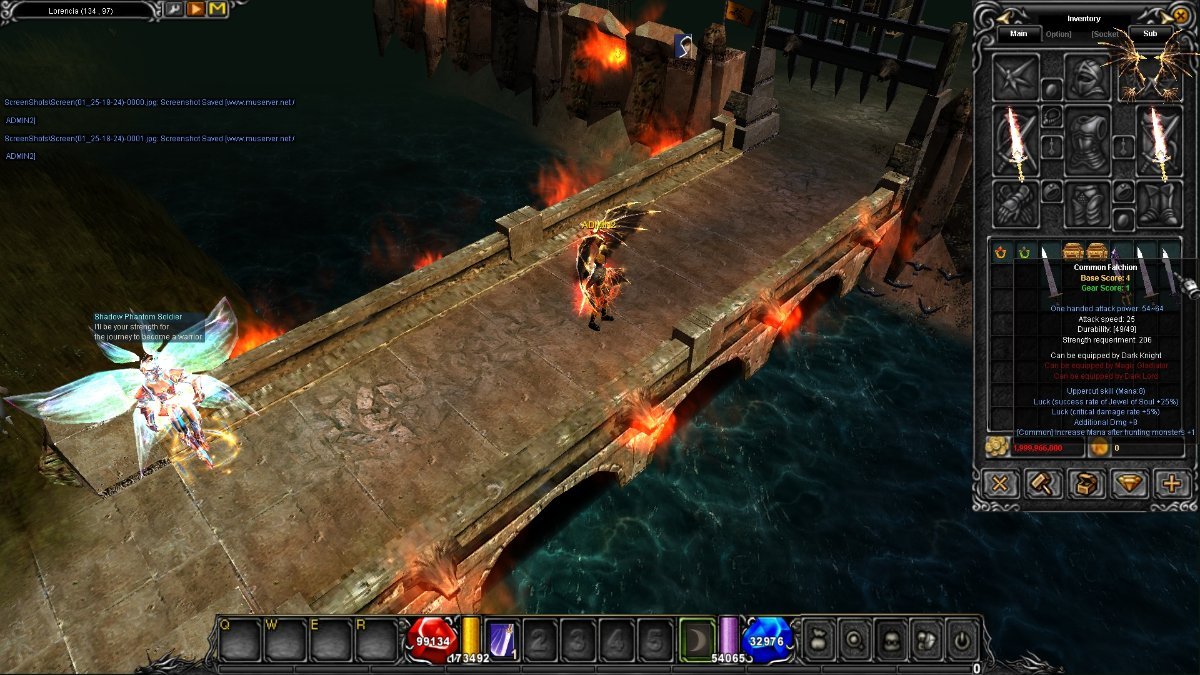Image resolution: width=1200 pixels, height=675 pixels.
Task: Click the orange gem button
Action: pyautogui.click(x=1130, y=484)
